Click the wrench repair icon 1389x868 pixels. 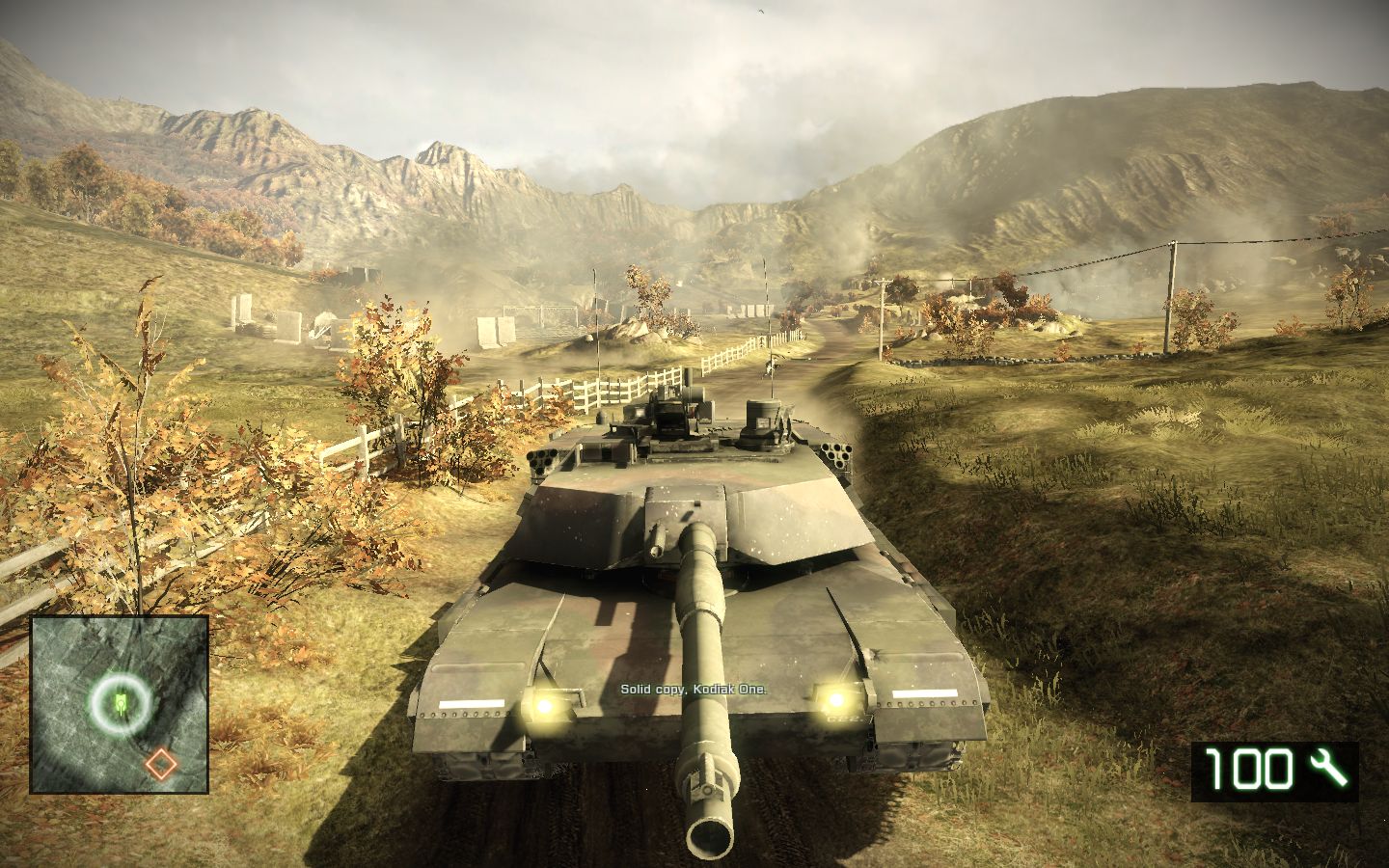[x=1327, y=769]
